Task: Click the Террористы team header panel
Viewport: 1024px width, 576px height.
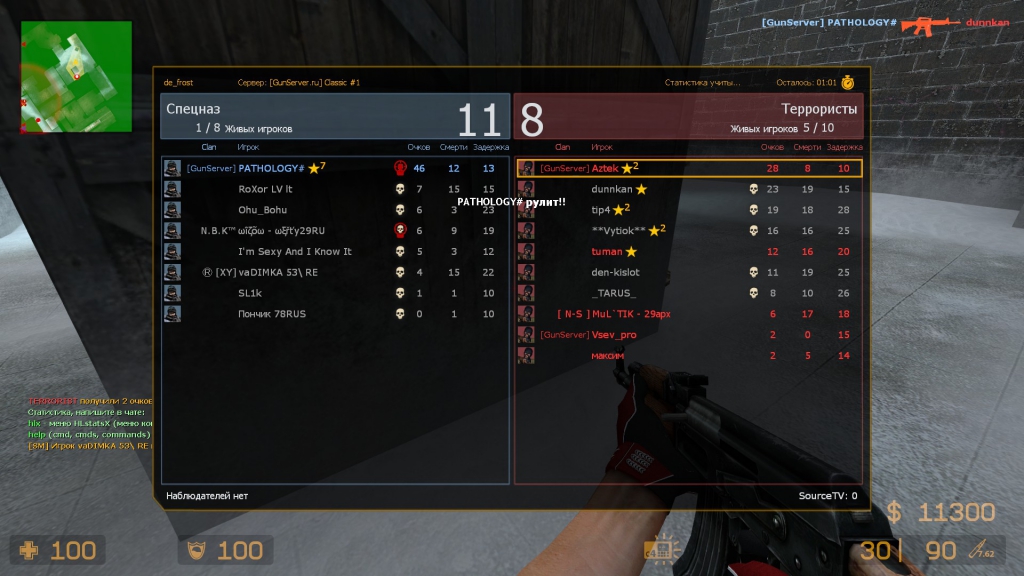Action: (x=689, y=116)
